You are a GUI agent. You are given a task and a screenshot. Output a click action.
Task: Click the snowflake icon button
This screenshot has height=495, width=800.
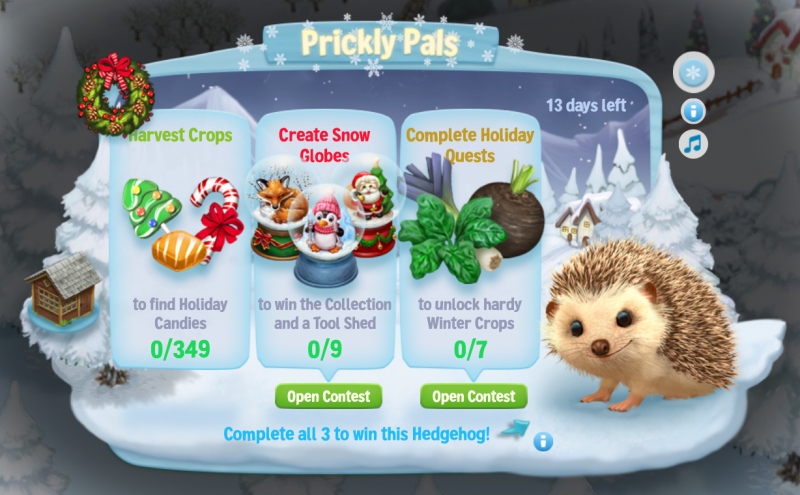pyautogui.click(x=690, y=73)
